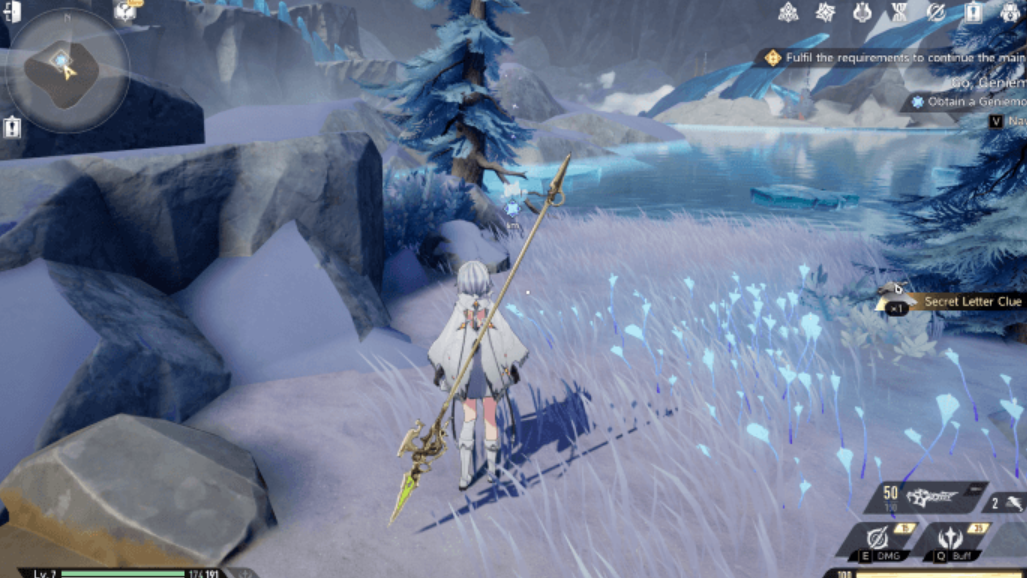The height and width of the screenshot is (578, 1027).
Task: Click the dash charges icon
Action: [x=1006, y=504]
